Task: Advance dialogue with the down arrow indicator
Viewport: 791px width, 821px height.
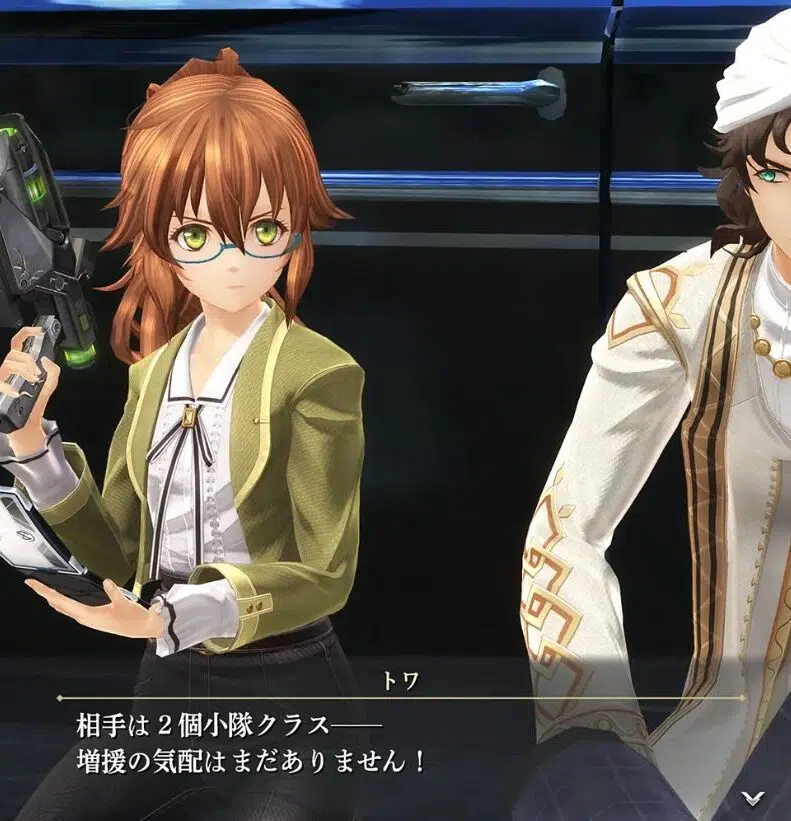Action: tap(753, 797)
